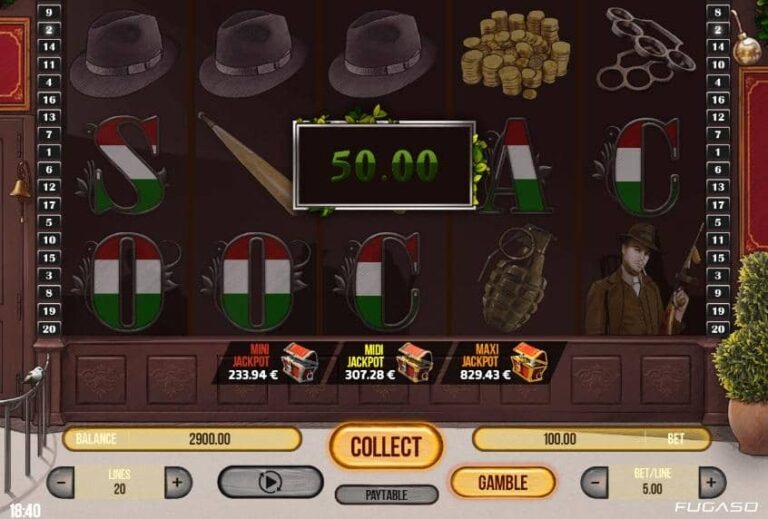Raise the bet per line
The height and width of the screenshot is (519, 768).
coord(712,483)
